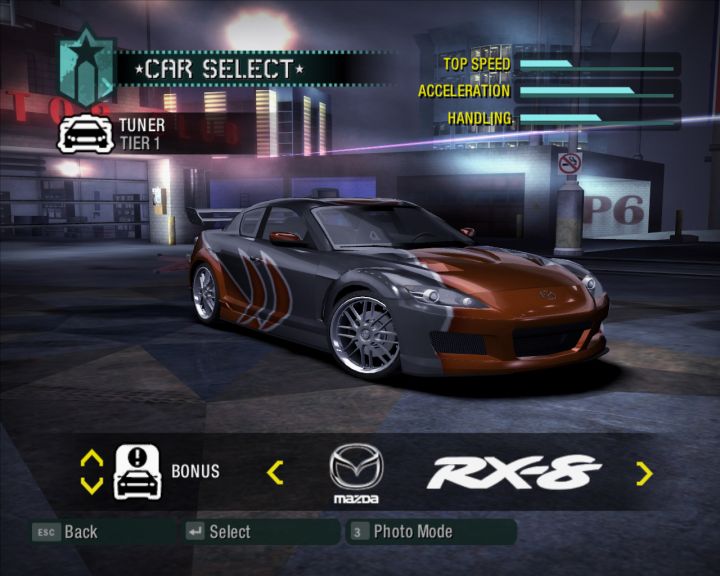Image resolution: width=720 pixels, height=576 pixels.
Task: Show the next car with right arrow
Action: click(x=644, y=473)
